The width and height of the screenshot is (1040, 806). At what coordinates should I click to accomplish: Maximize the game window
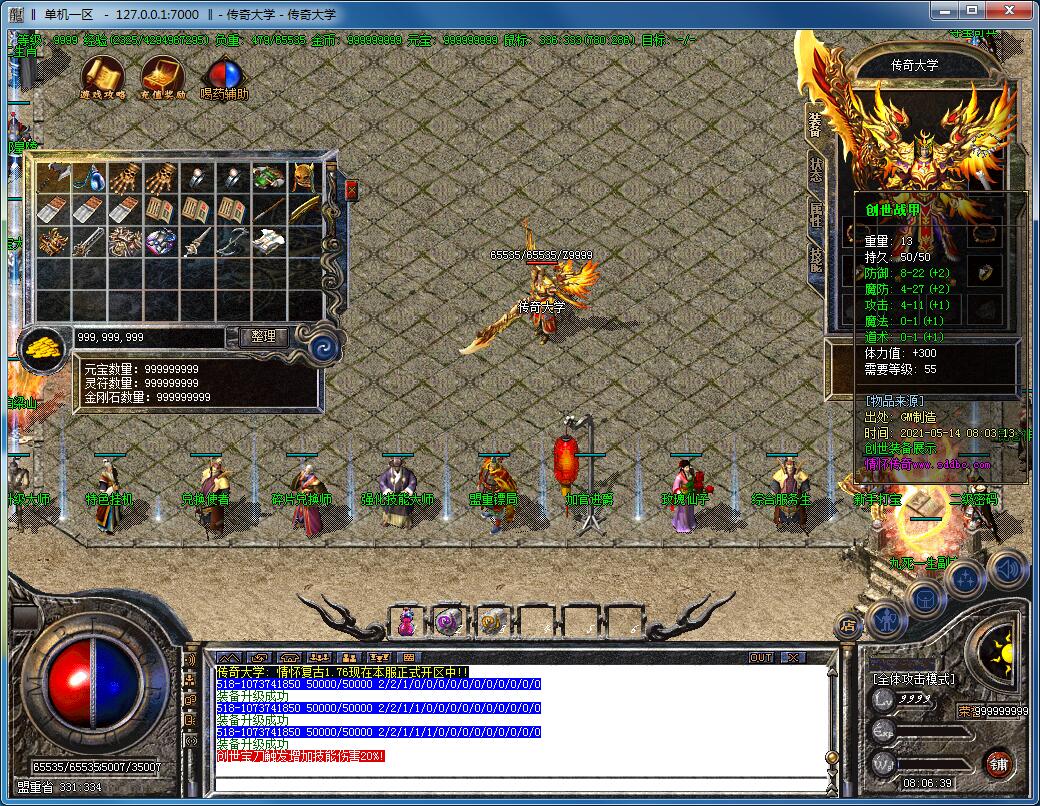point(970,10)
